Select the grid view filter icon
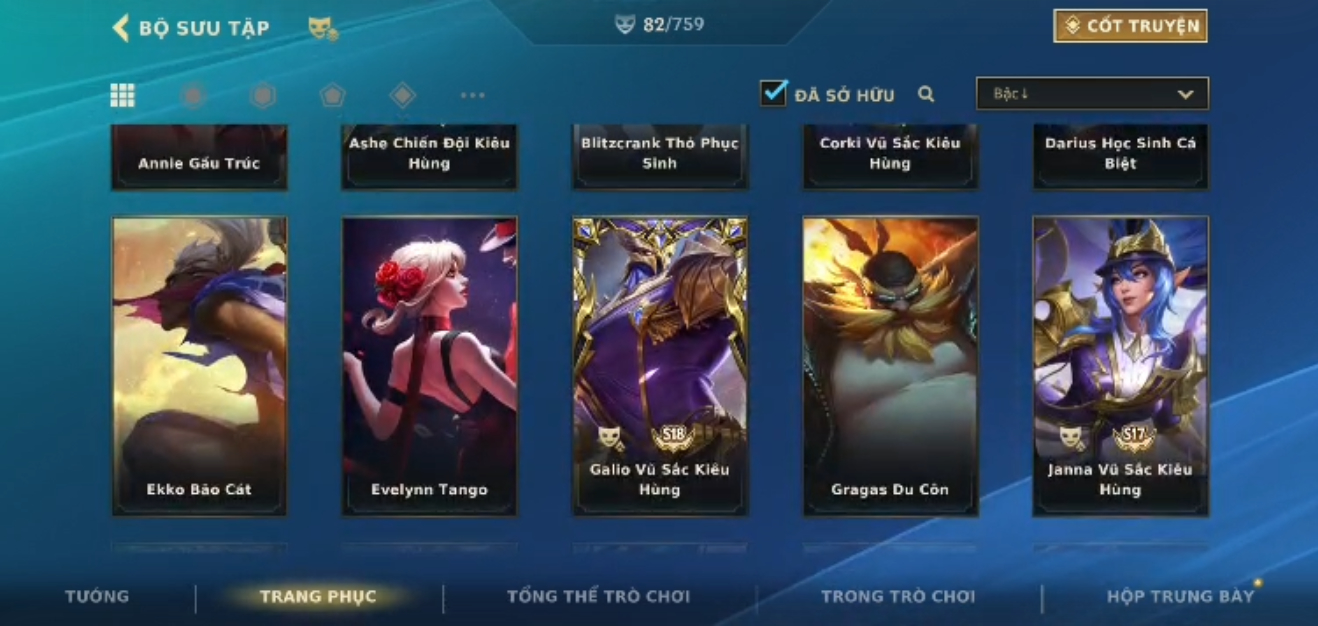1318x626 pixels. (x=122, y=95)
